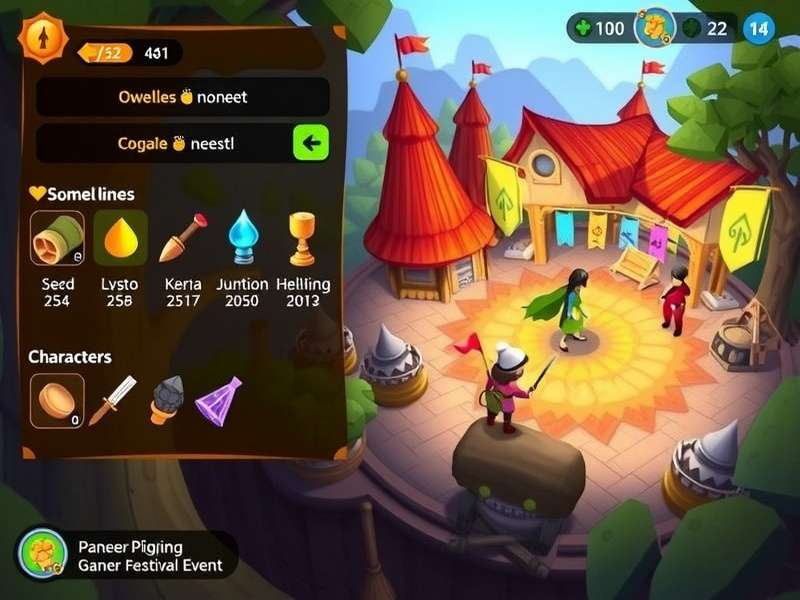
Task: Click the green arrow button
Action: coord(310,143)
